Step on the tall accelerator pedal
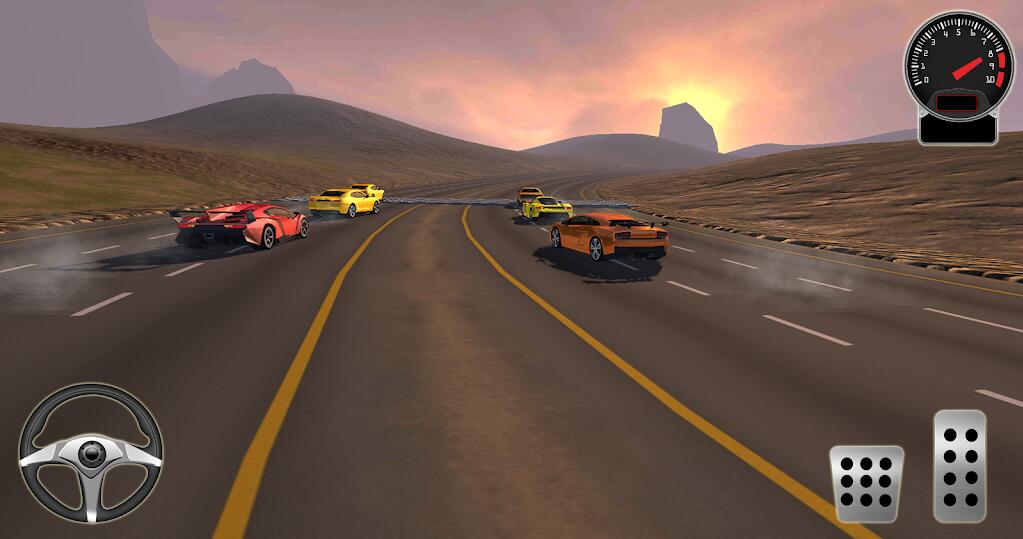 [959, 466]
